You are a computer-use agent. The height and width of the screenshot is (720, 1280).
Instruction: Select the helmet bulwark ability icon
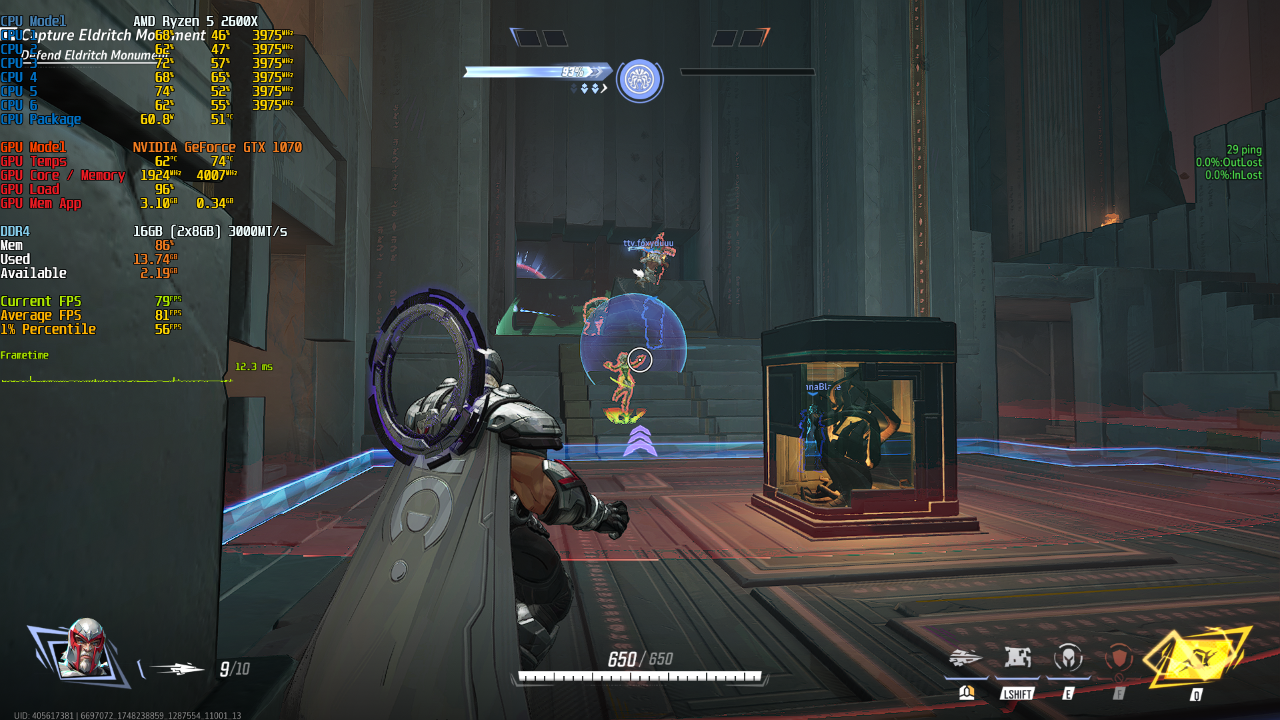click(x=1068, y=657)
